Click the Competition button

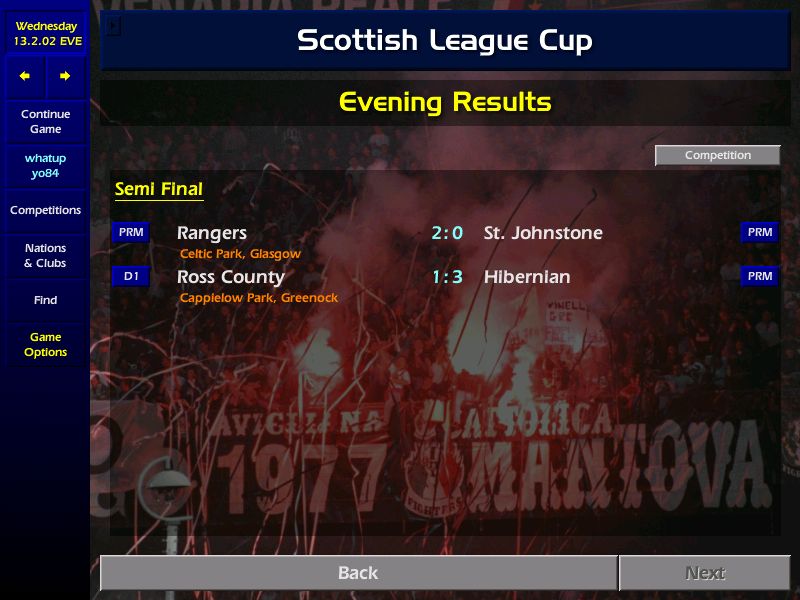point(717,155)
